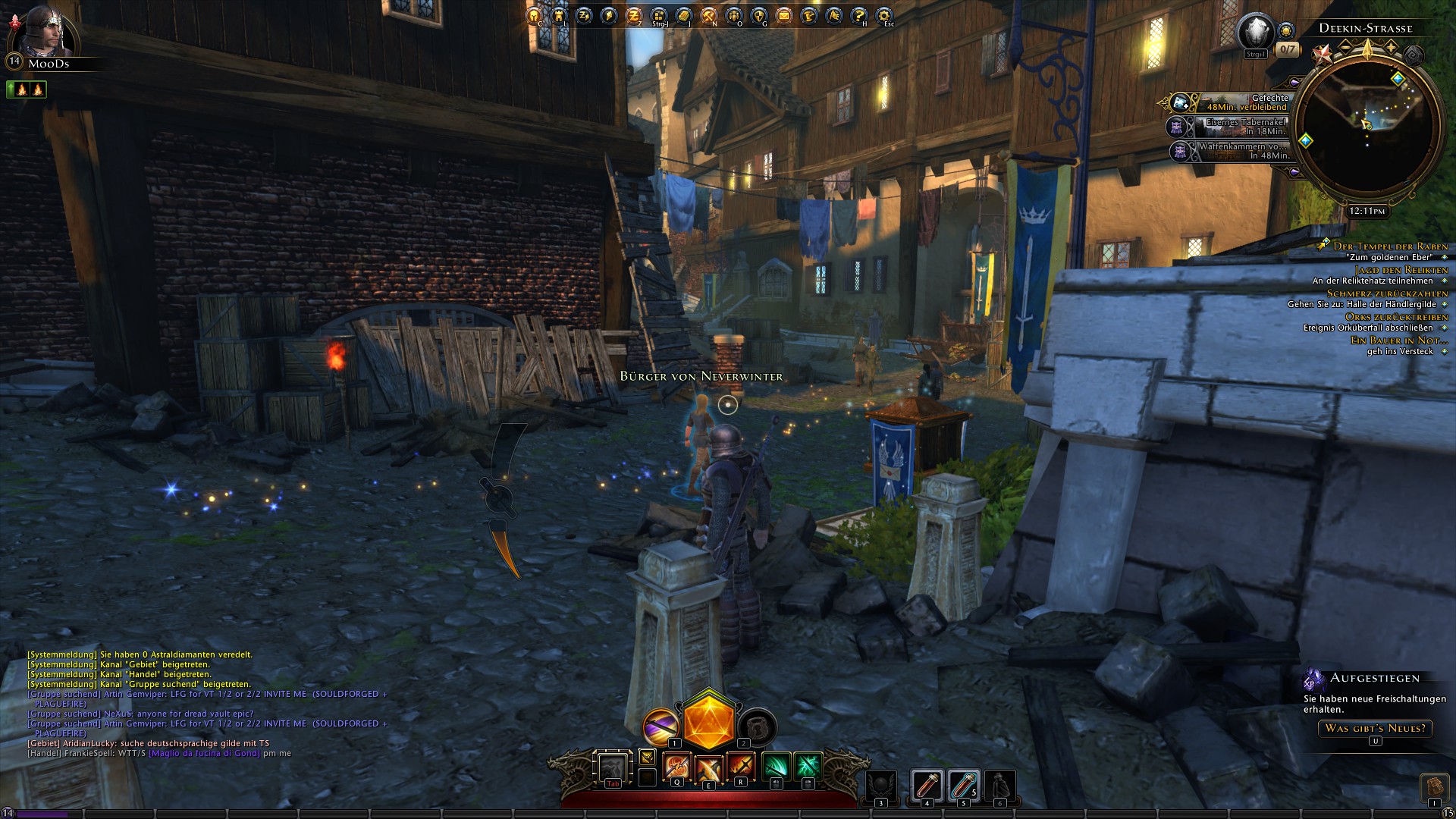Open the inventory bag icon in corner
1456x819 pixels.
click(x=1433, y=786)
